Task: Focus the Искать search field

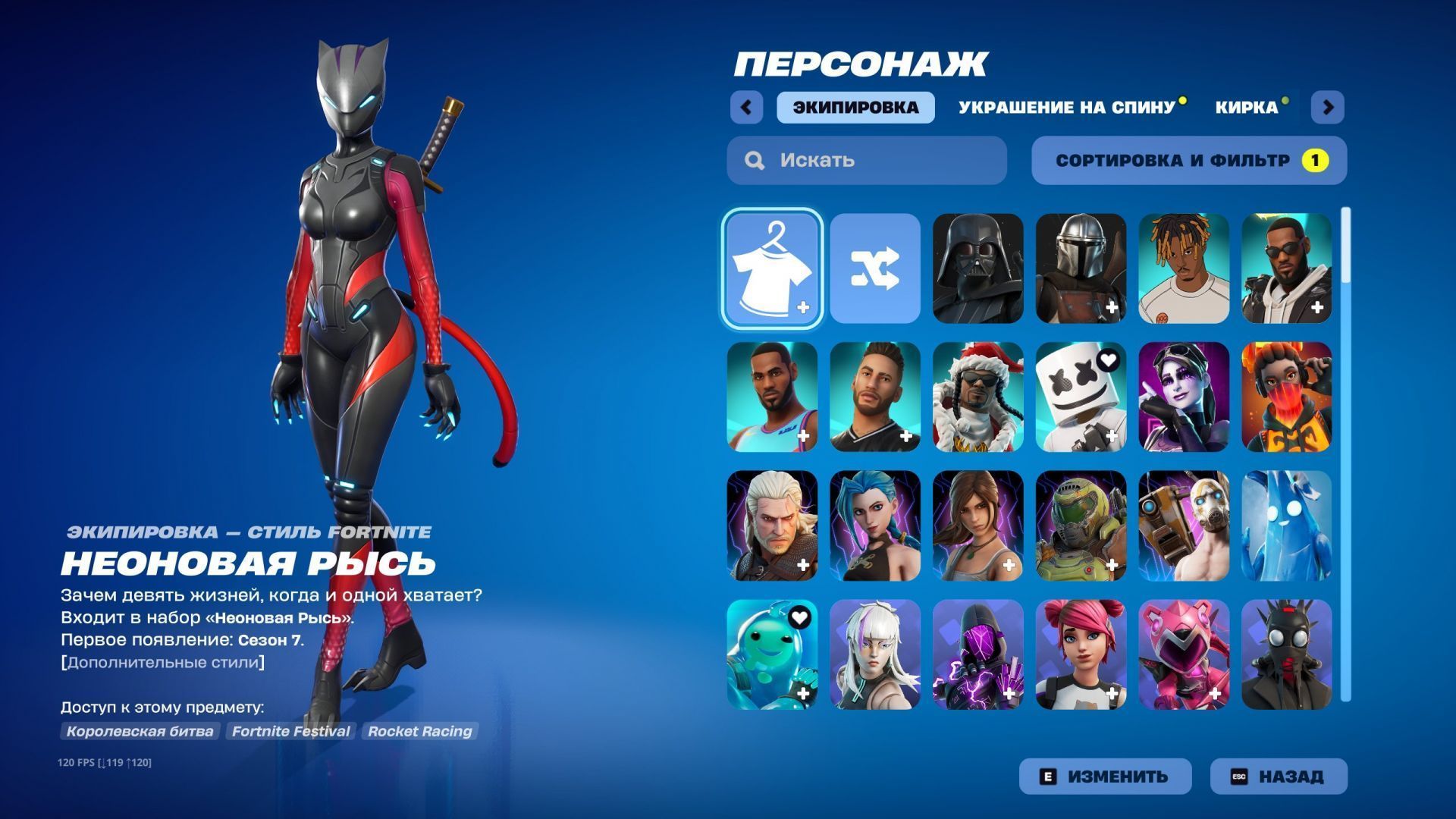Action: [x=867, y=160]
